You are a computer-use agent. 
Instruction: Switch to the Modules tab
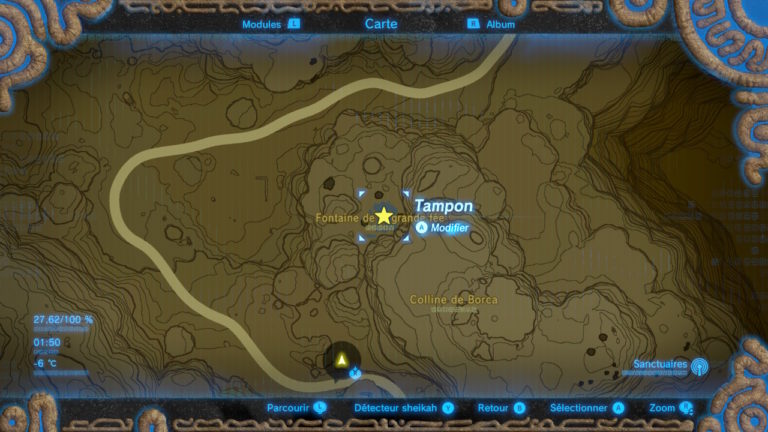pos(270,23)
